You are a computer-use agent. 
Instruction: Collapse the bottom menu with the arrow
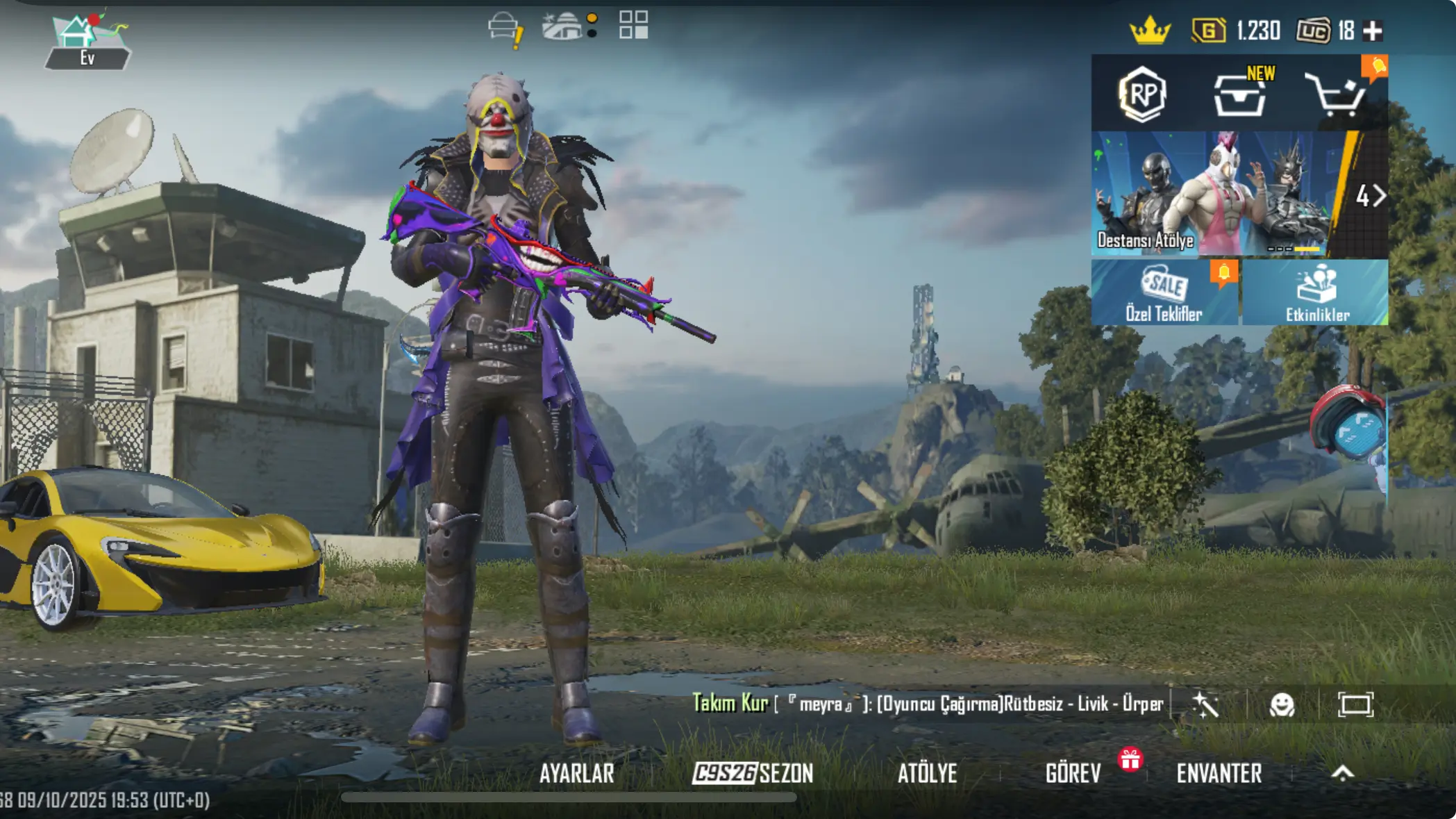[x=1343, y=773]
